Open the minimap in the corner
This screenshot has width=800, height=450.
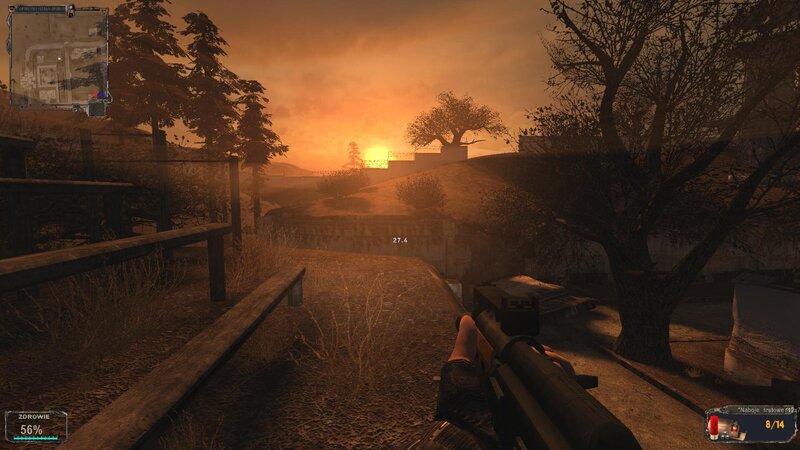[x=58, y=58]
